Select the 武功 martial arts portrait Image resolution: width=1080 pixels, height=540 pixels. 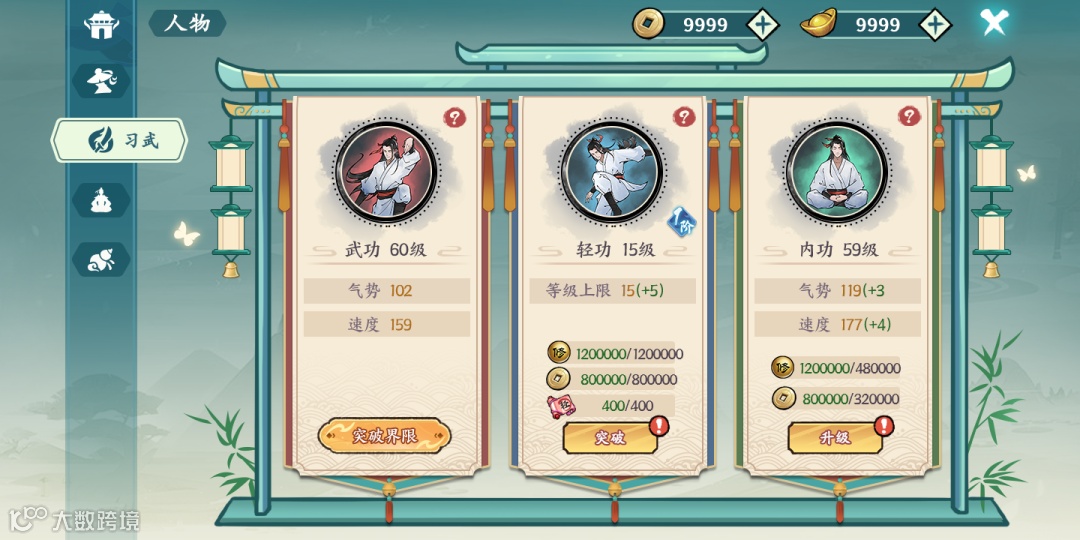[385, 171]
